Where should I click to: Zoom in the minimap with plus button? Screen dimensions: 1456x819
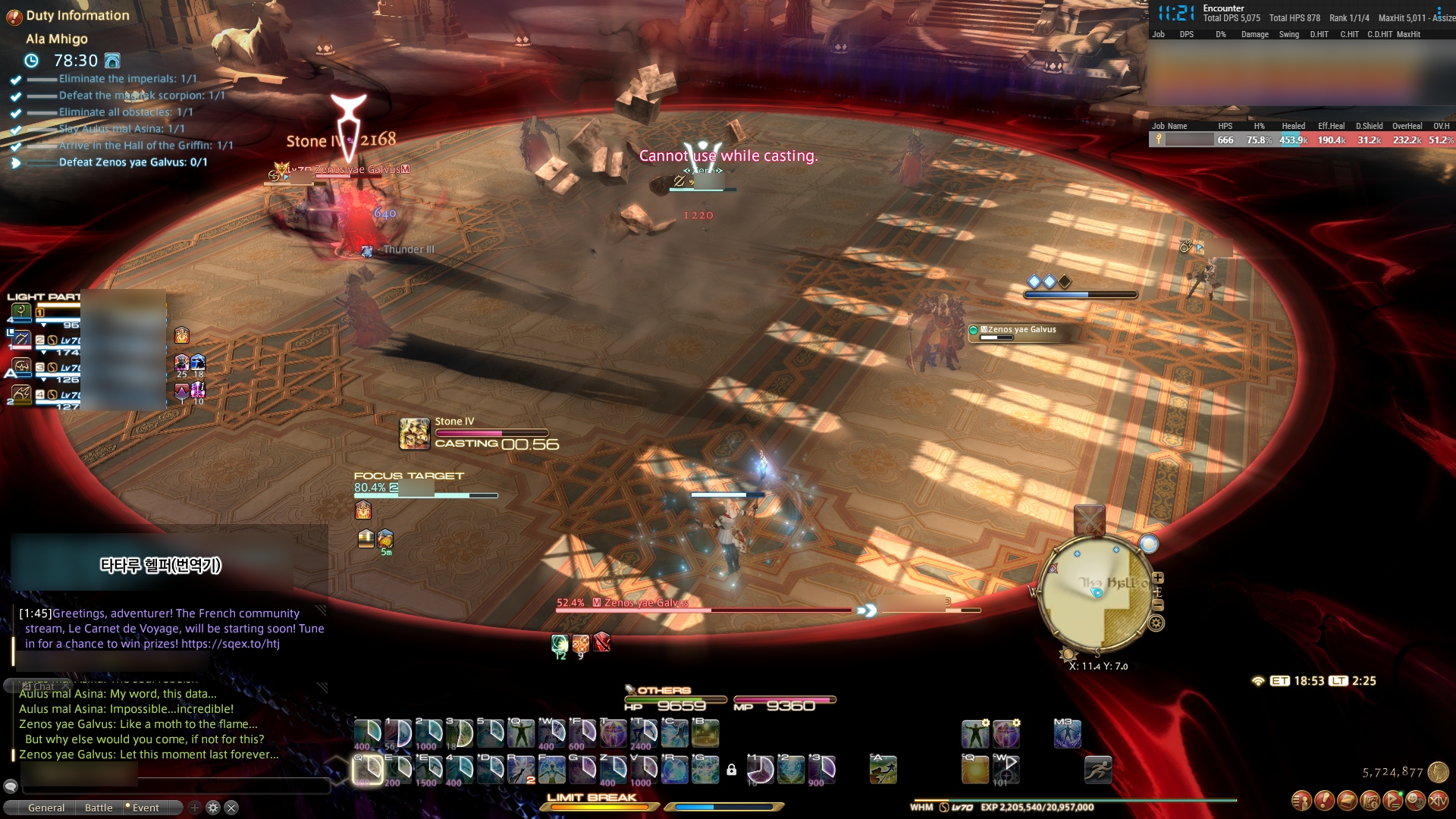coord(1158,578)
